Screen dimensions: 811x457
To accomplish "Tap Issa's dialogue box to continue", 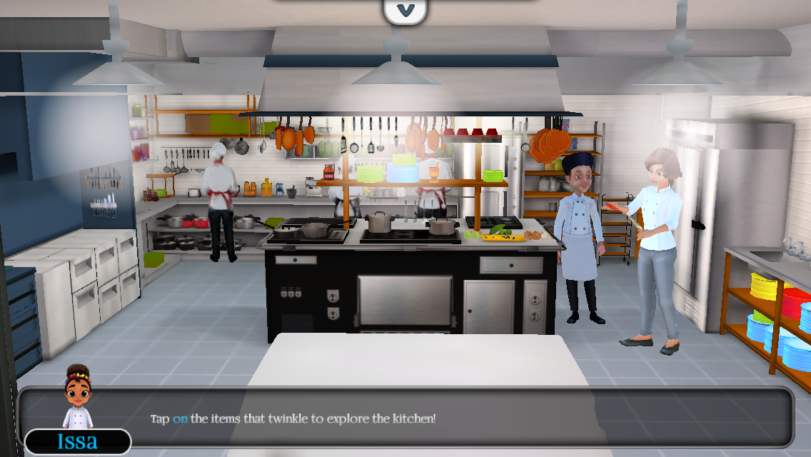I will click(420, 418).
